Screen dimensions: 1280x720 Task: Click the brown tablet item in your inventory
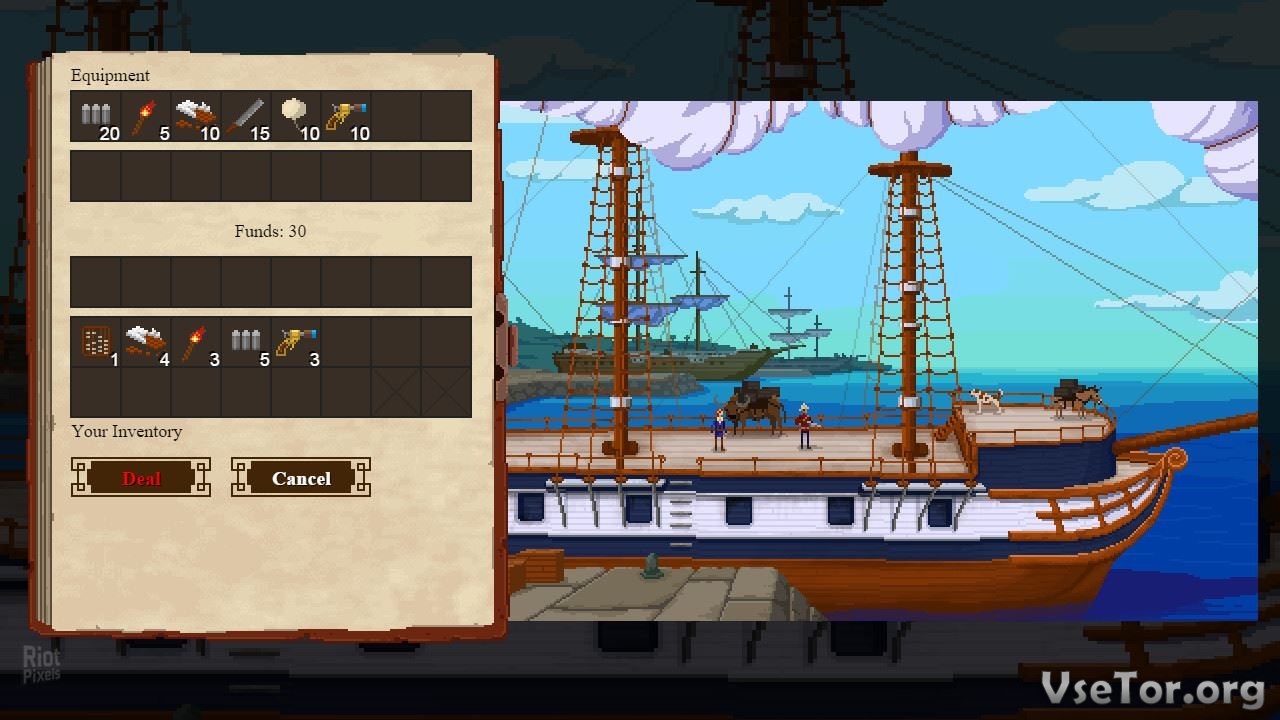point(96,342)
